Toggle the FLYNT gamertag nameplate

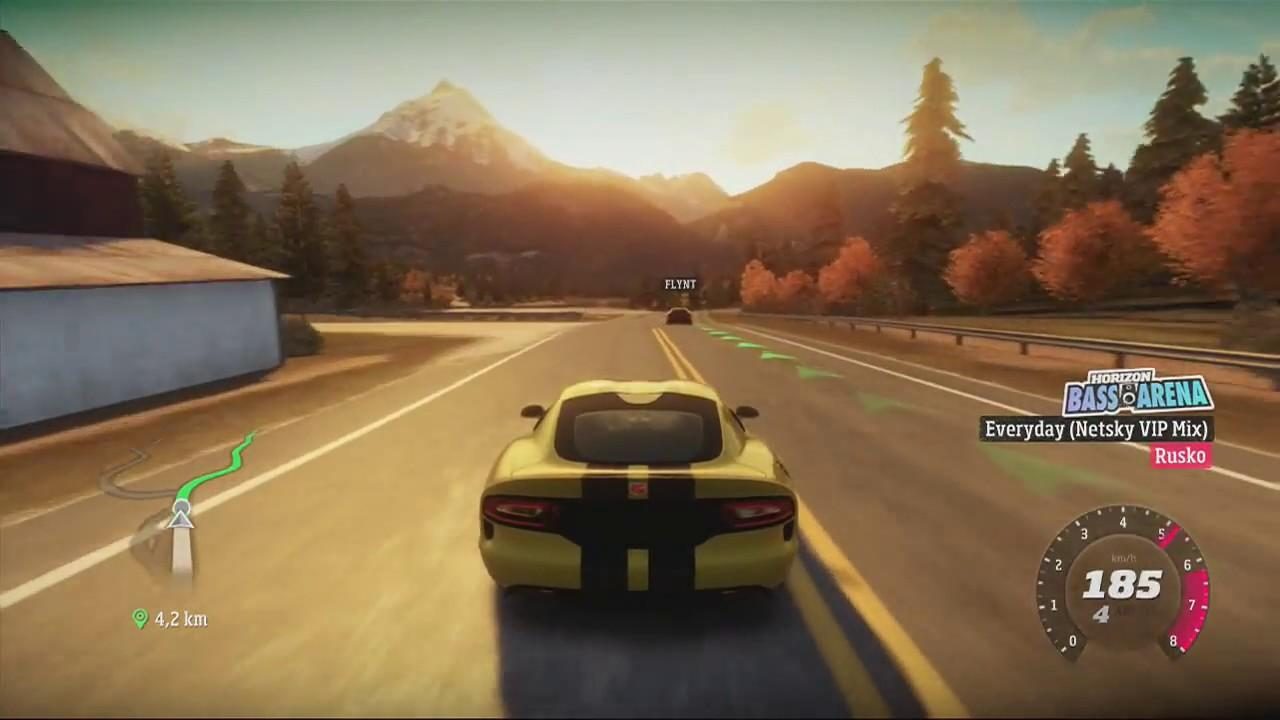coord(679,284)
